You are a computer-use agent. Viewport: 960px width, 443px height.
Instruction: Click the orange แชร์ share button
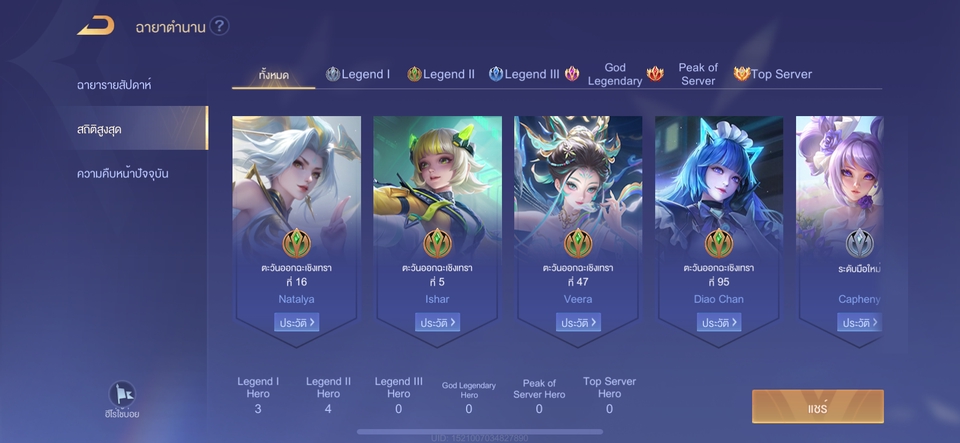(x=818, y=407)
